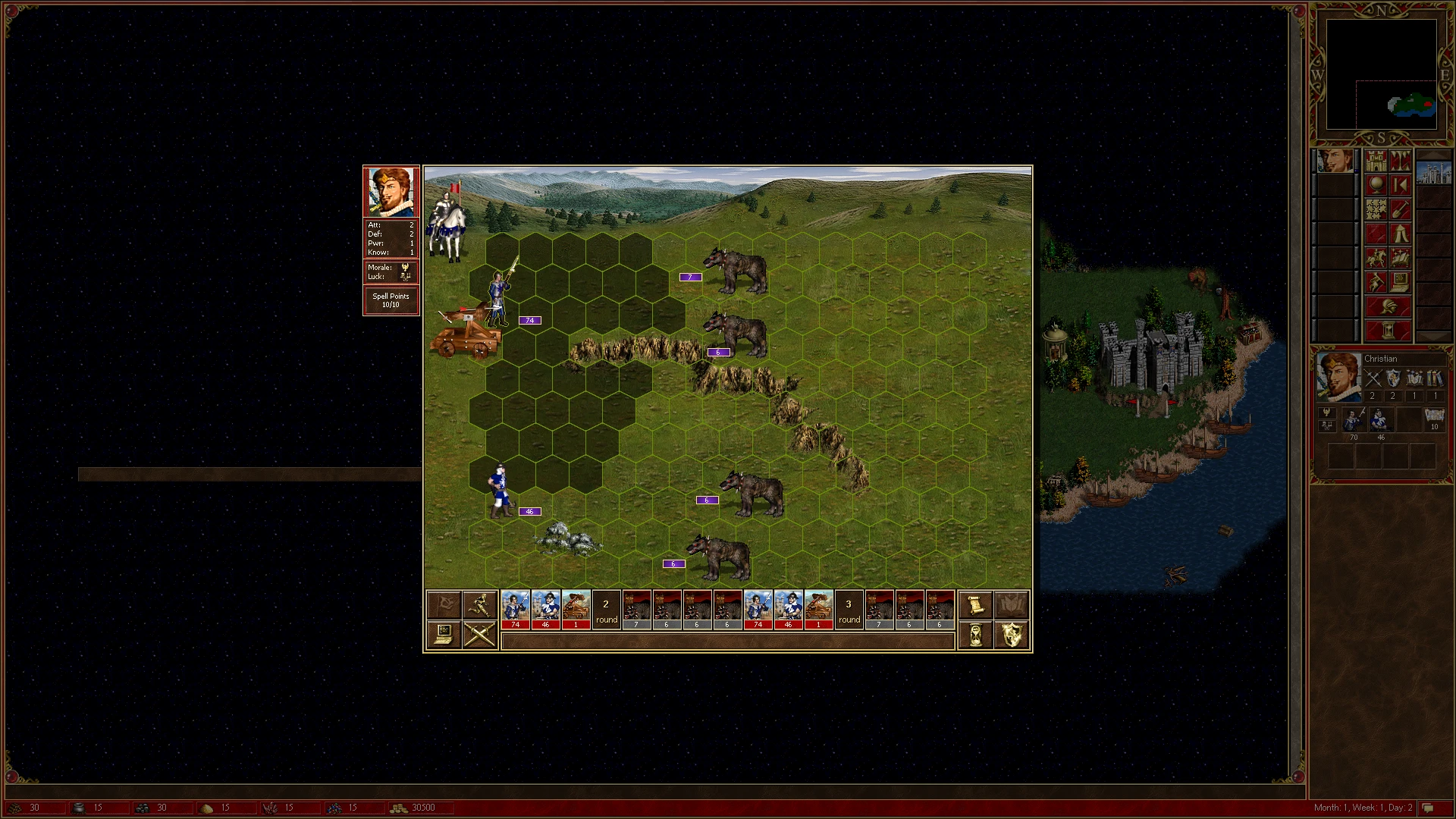Cast a spell using the scroll icon
The height and width of the screenshot is (819, 1456).
coord(975,604)
